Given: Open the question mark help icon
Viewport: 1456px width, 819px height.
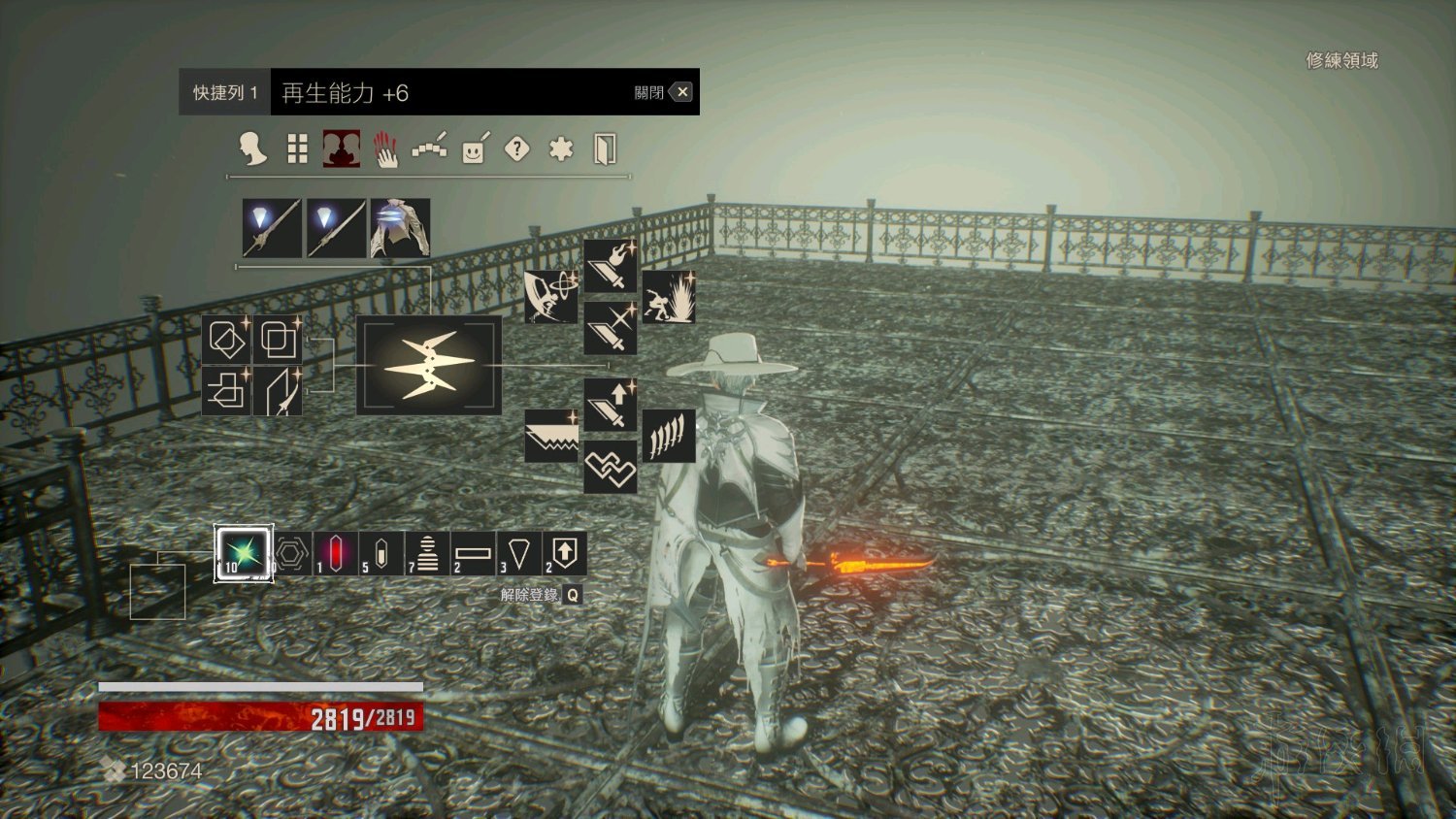Looking at the screenshot, I should (x=517, y=149).
